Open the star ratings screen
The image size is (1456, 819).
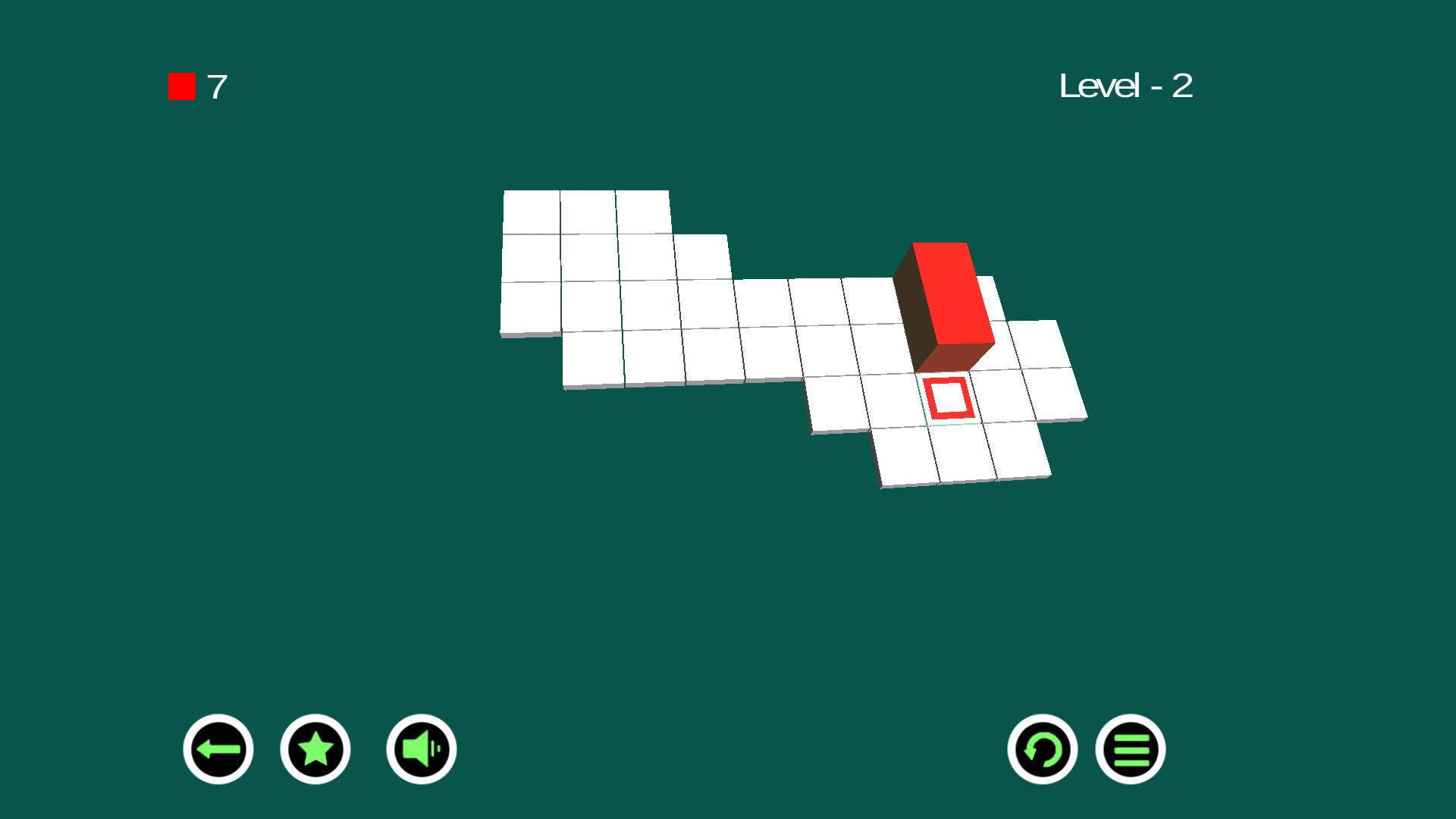pos(316,748)
